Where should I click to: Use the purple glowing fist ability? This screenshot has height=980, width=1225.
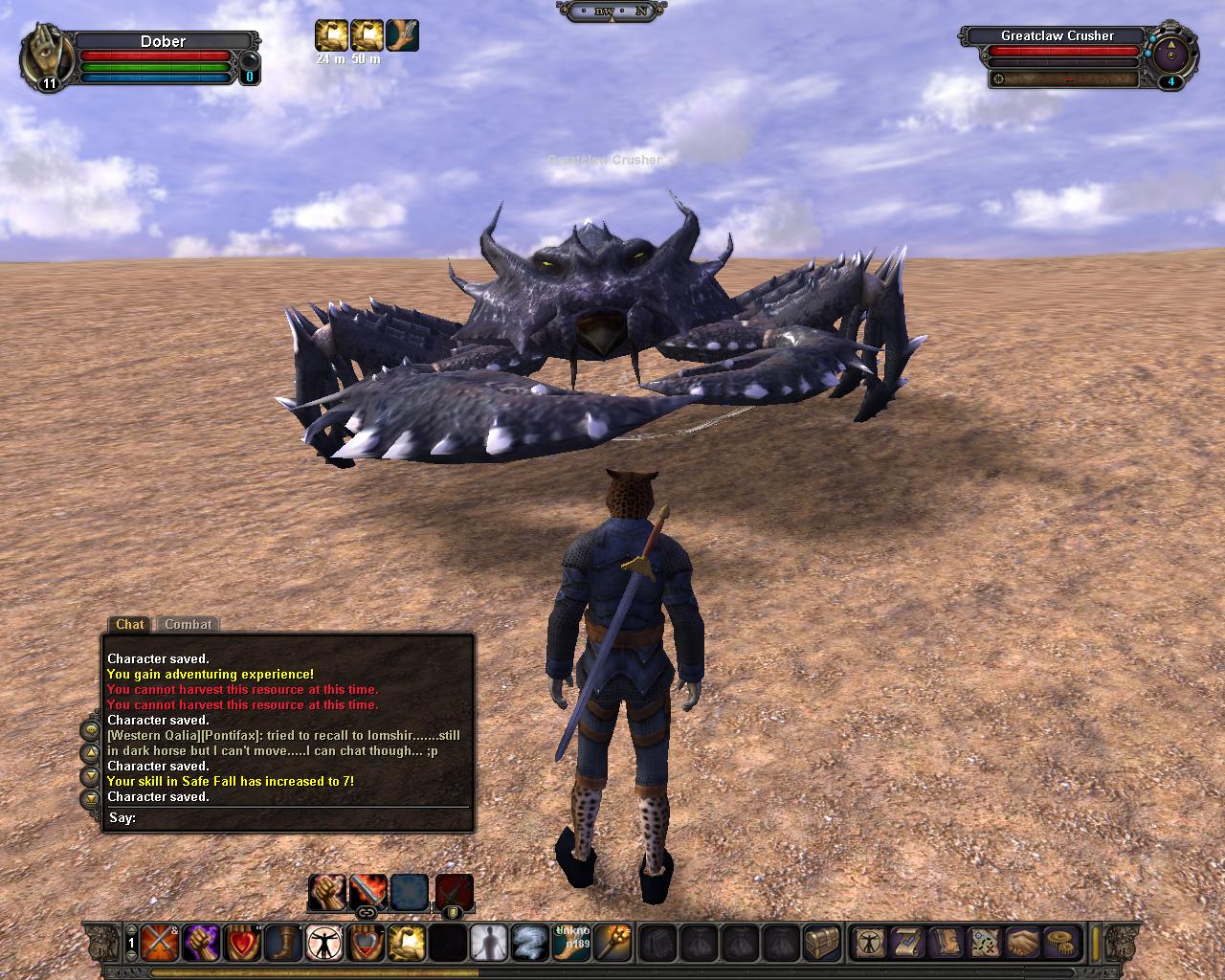[201, 943]
